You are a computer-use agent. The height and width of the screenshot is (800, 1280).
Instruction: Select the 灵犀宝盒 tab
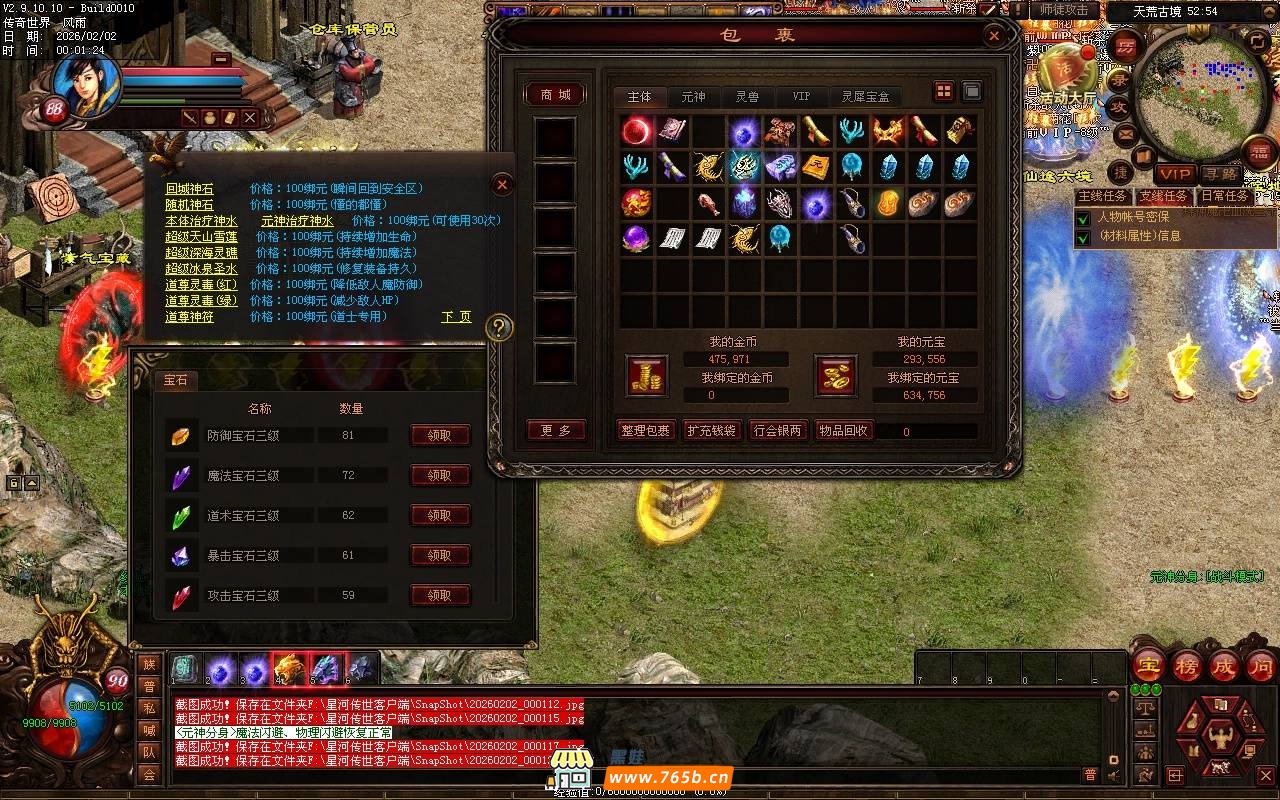pyautogui.click(x=865, y=97)
